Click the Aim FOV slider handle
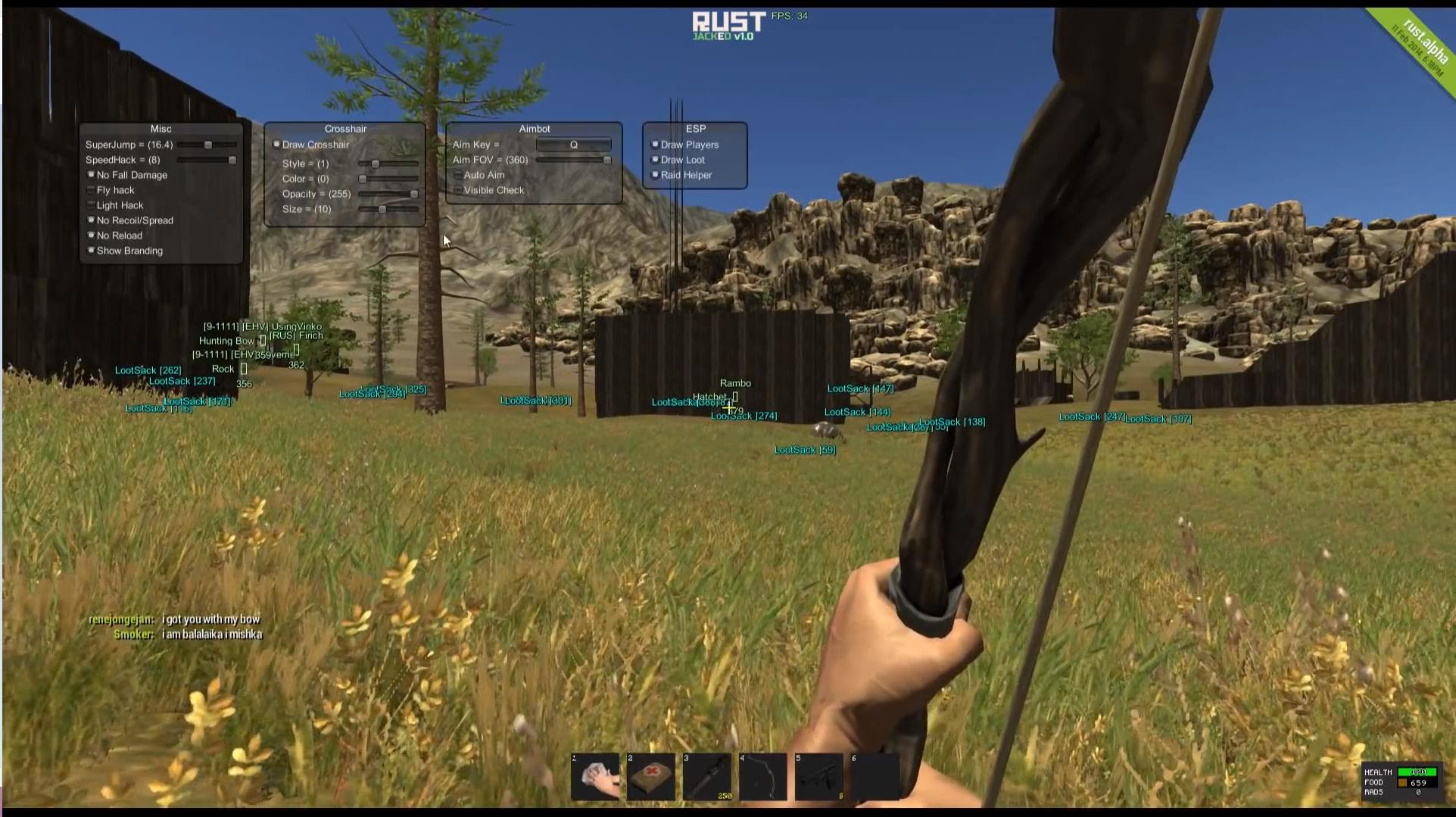This screenshot has width=1456, height=817. (x=606, y=160)
